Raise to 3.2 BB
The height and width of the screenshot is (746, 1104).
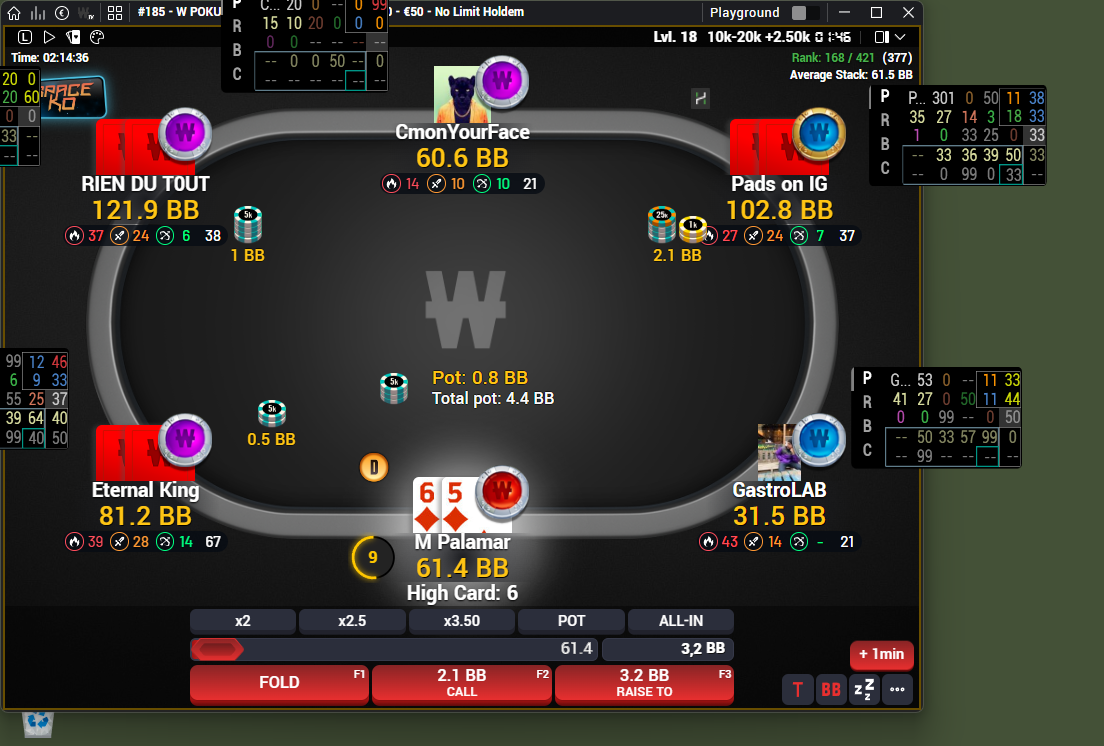tap(644, 683)
